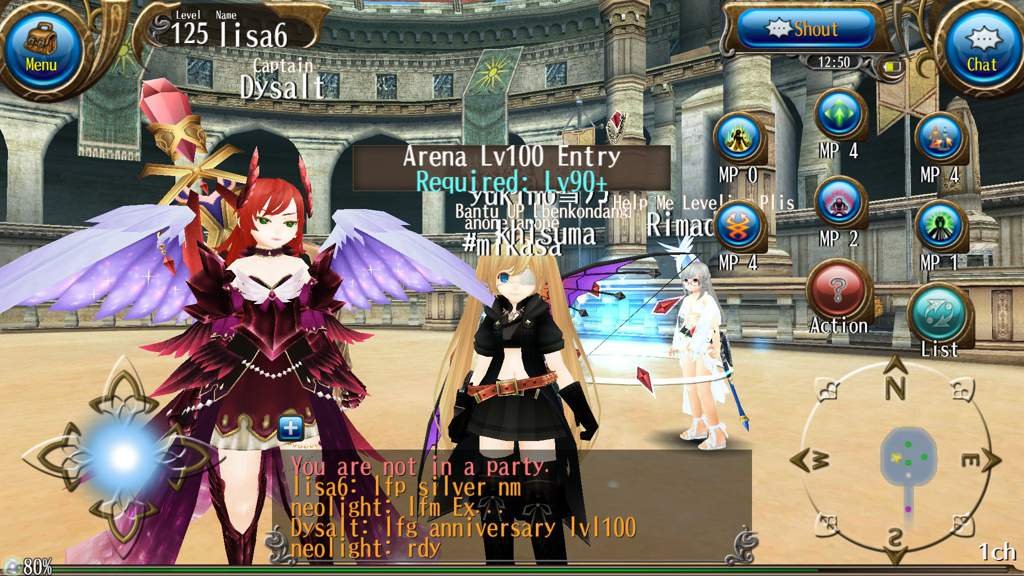Use the MP 1 green burst skill
Screen dimensions: 1024x576
pyautogui.click(x=939, y=226)
